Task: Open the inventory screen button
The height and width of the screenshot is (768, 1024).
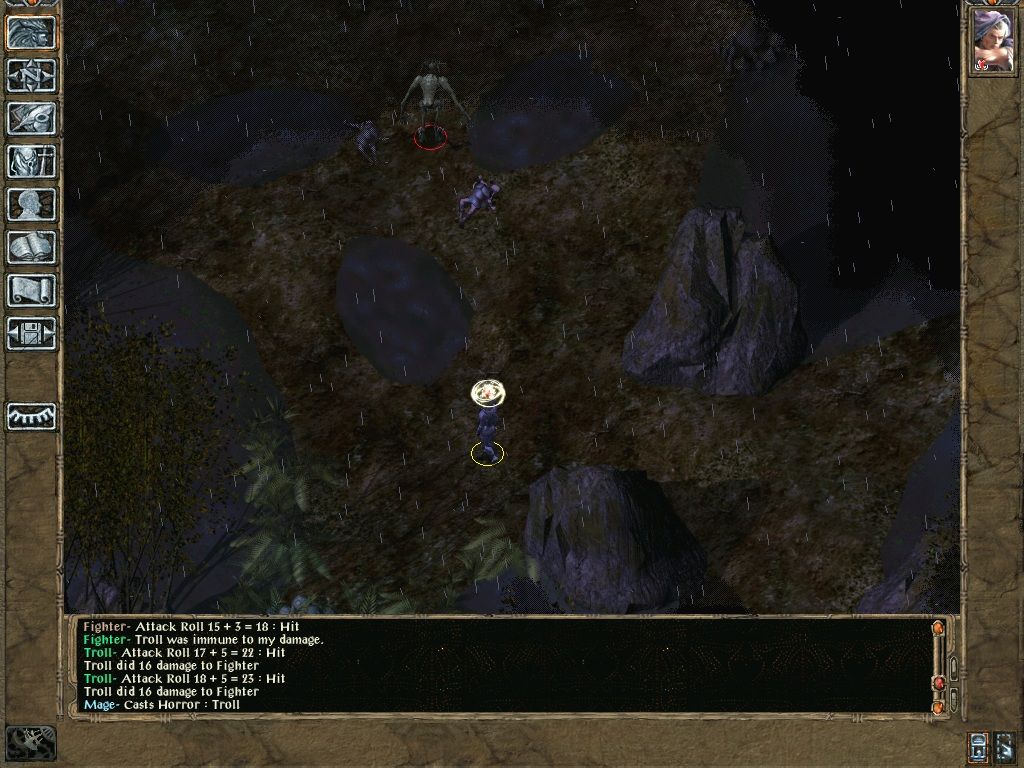Action: pyautogui.click(x=31, y=161)
